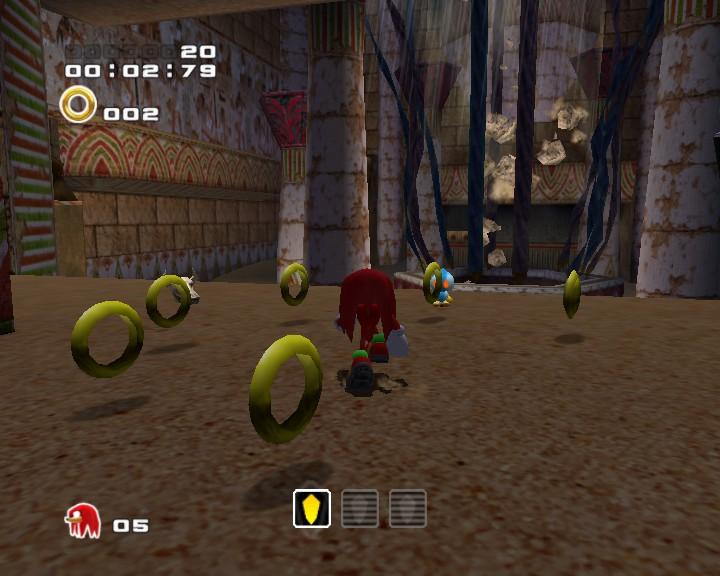The width and height of the screenshot is (720, 576).
Task: Click the gold ring counter icon
Action: pyautogui.click(x=78, y=105)
